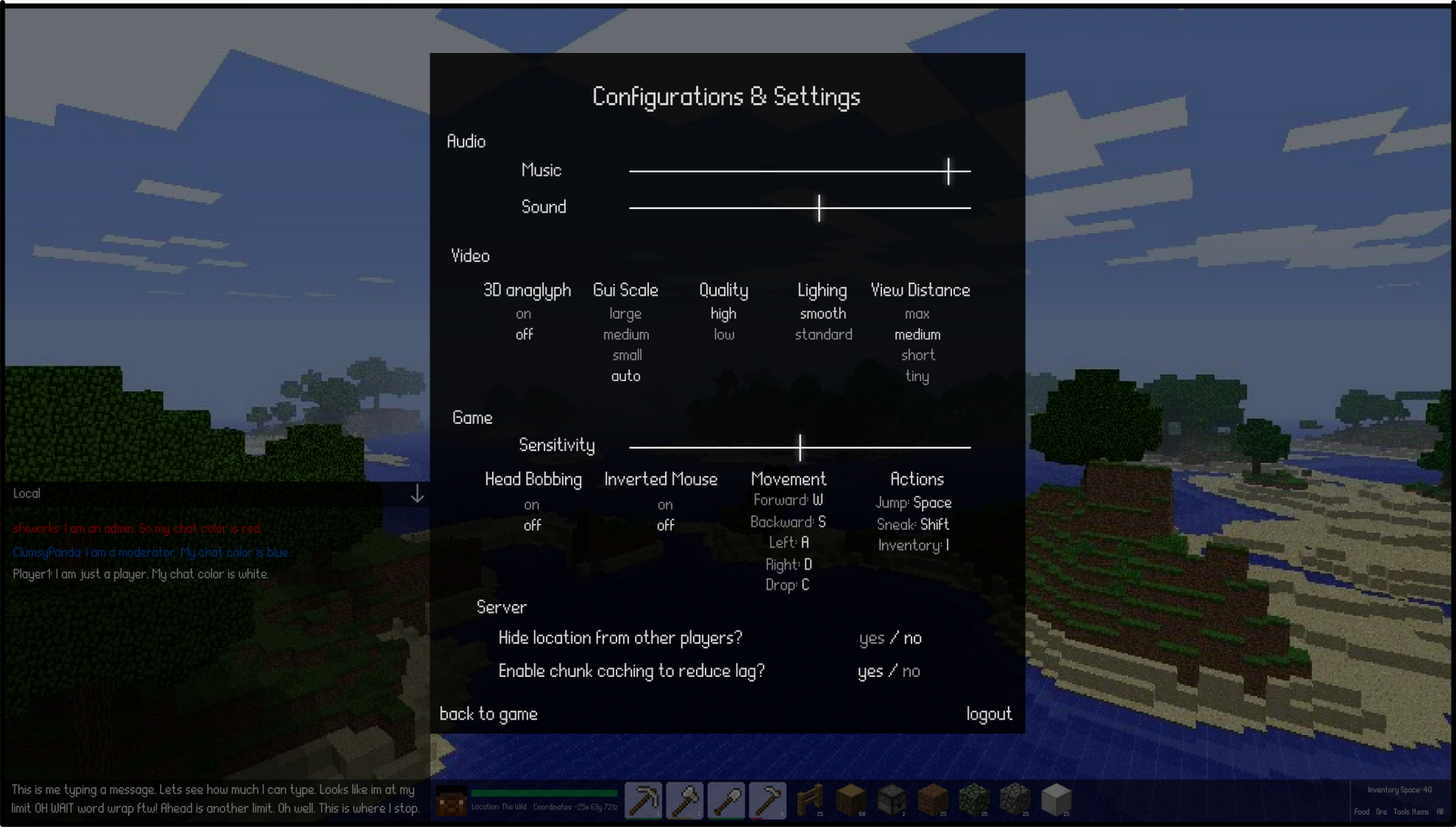
Task: Select the fence item in the hotbar
Action: pyautogui.click(x=810, y=800)
